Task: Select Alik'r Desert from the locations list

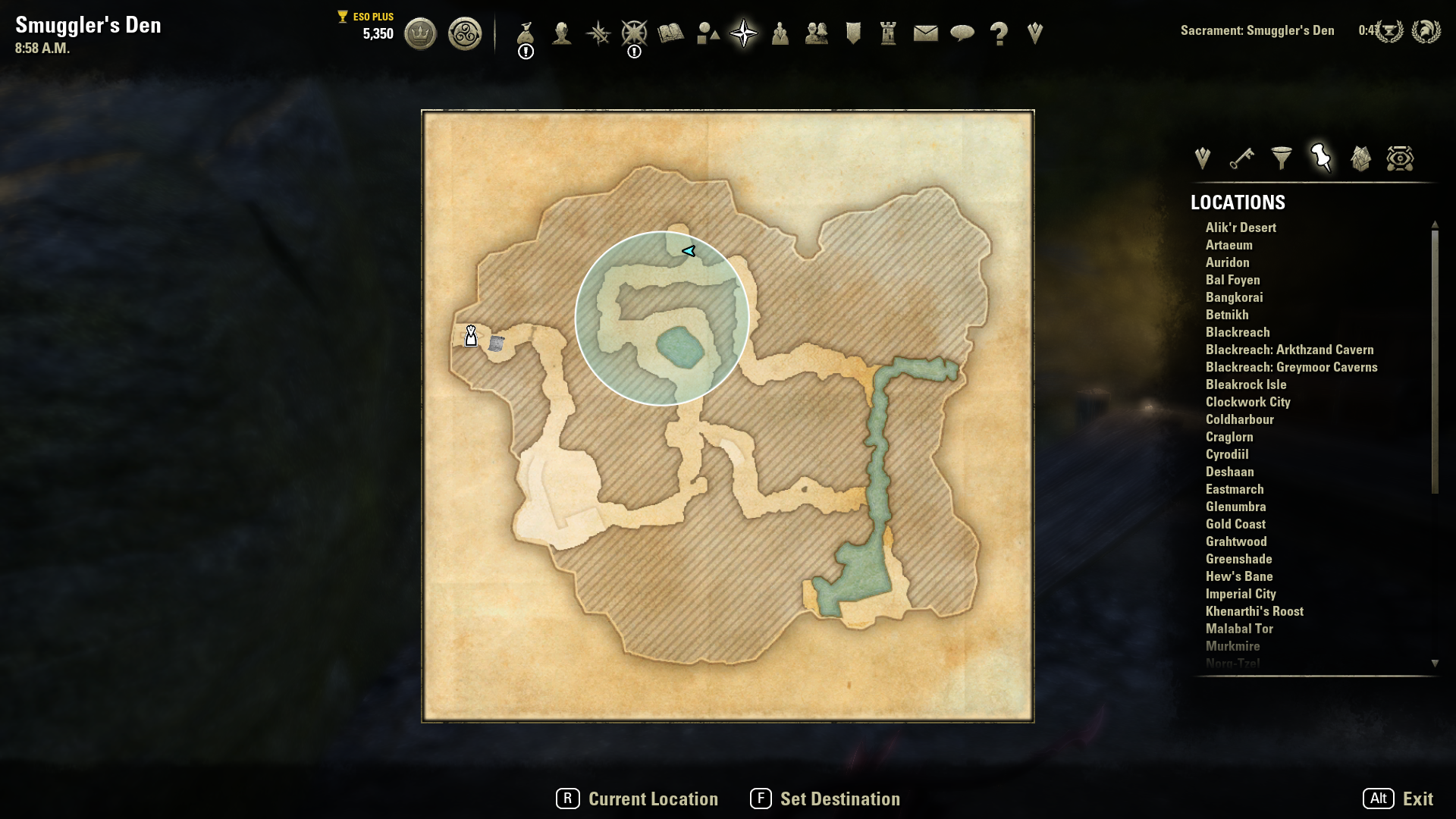Action: (1241, 227)
